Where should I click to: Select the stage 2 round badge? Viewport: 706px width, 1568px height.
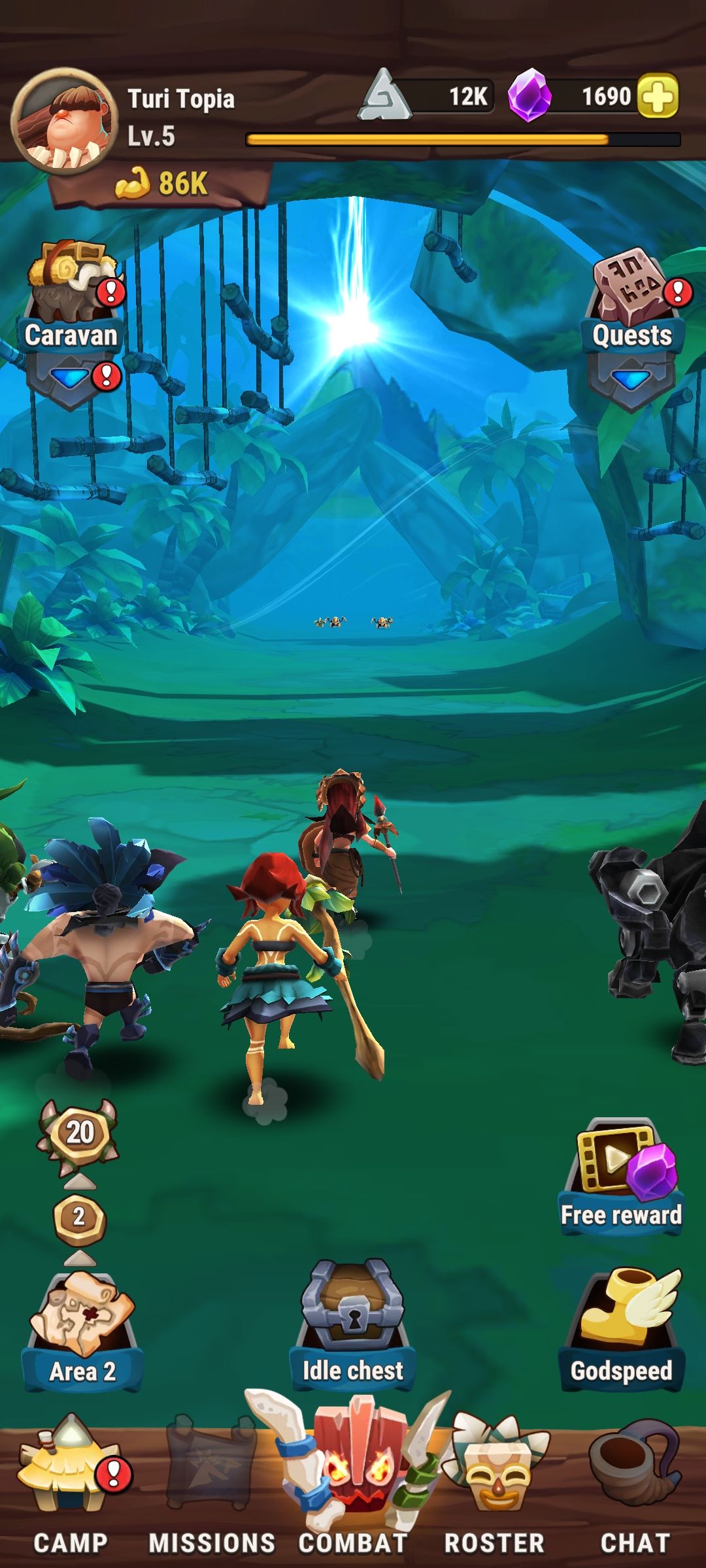tap(79, 1217)
